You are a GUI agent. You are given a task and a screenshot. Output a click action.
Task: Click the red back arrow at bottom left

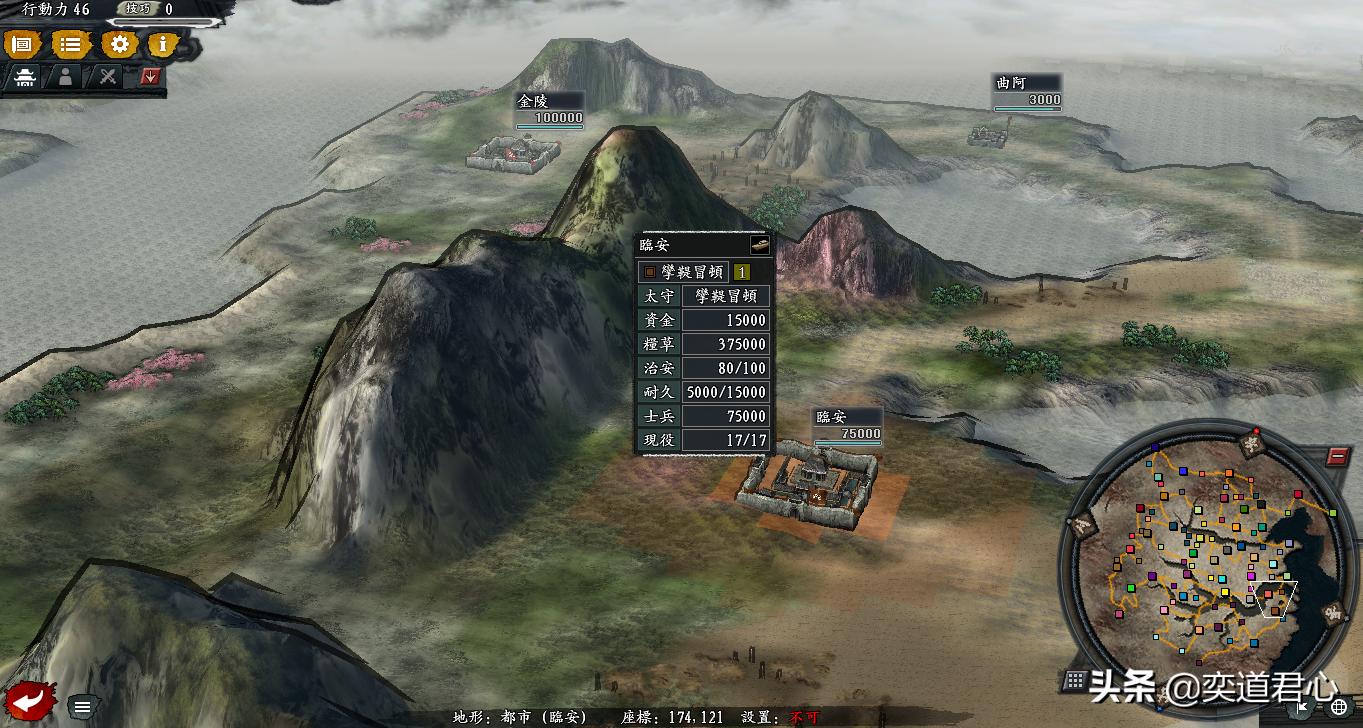pyautogui.click(x=27, y=702)
